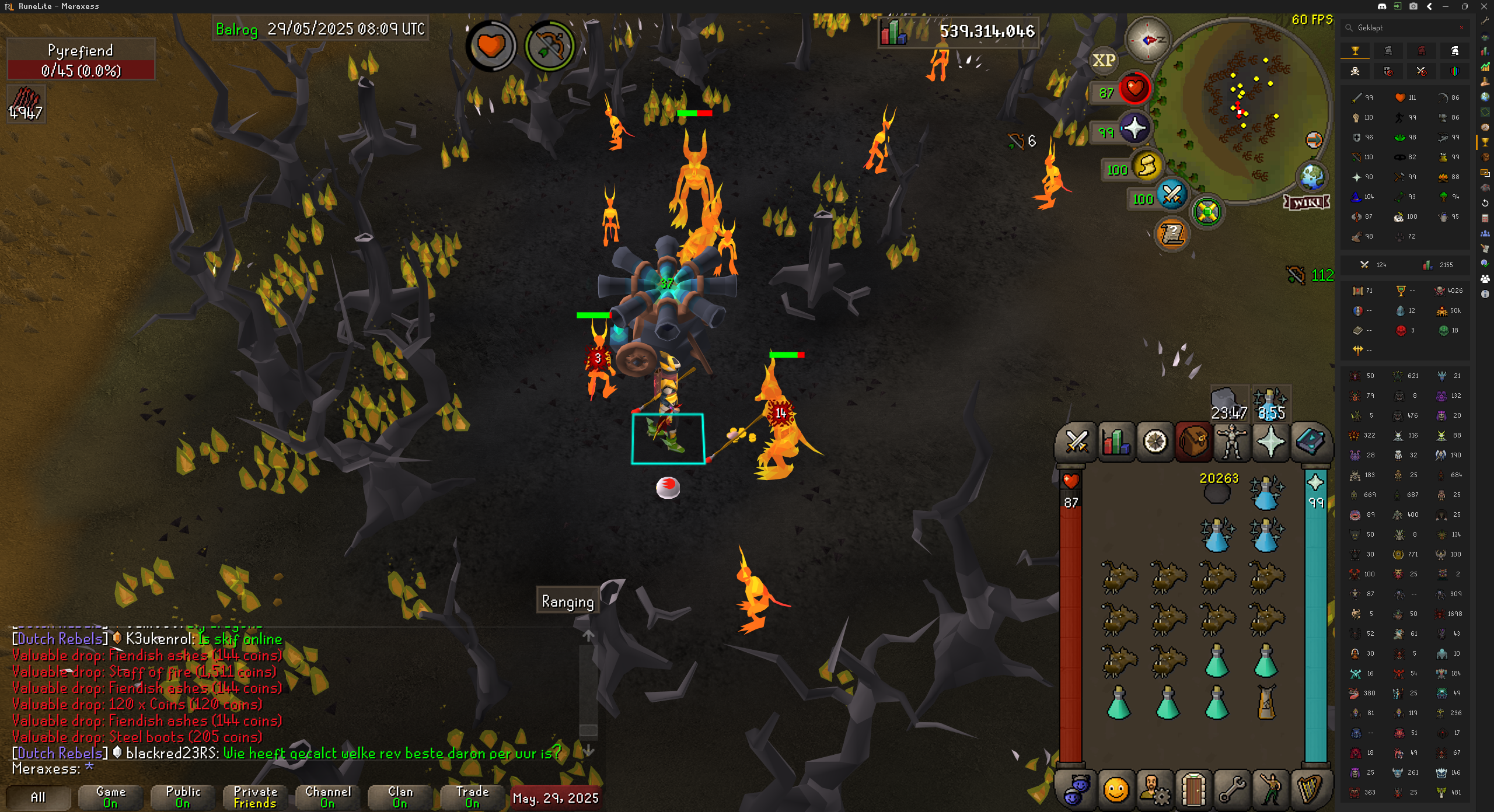
Task: Open the Logout door tab
Action: click(x=1193, y=790)
